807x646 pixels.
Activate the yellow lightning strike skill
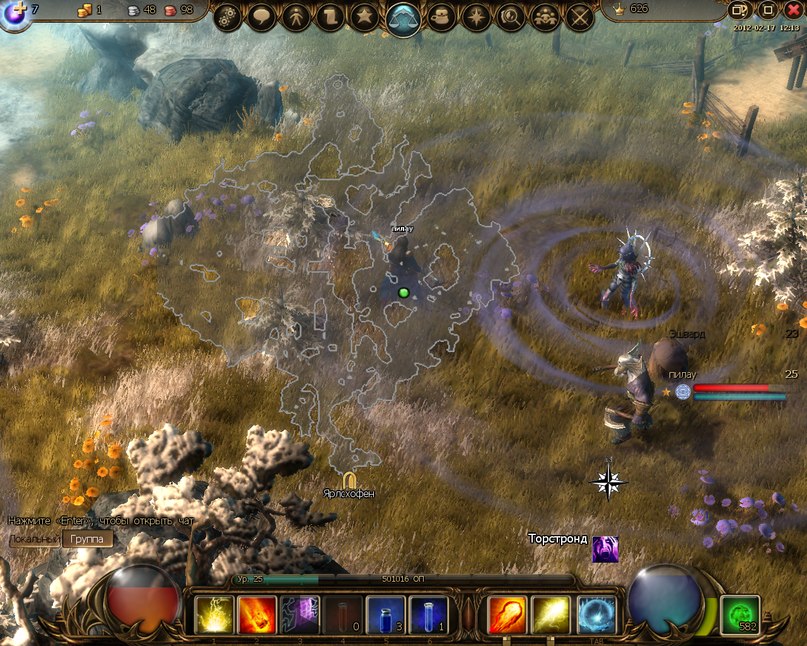[214, 614]
